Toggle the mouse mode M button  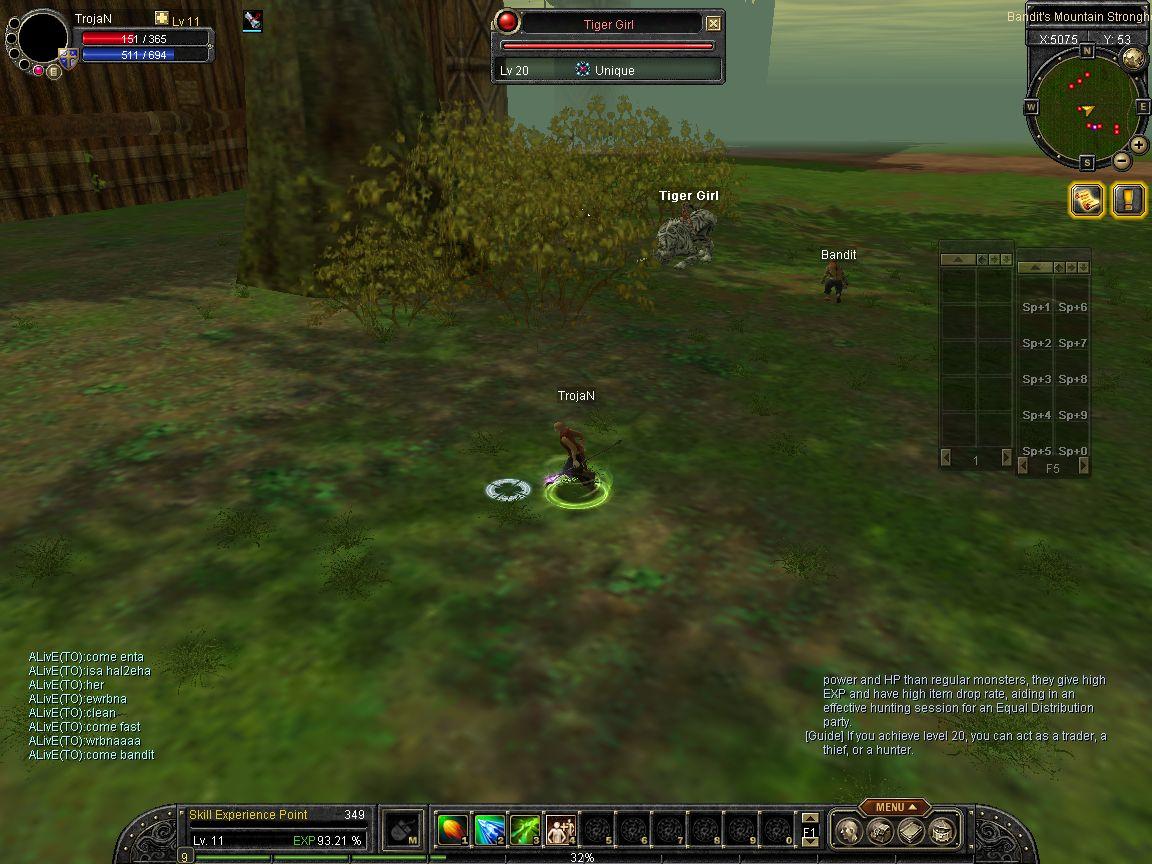tap(402, 829)
